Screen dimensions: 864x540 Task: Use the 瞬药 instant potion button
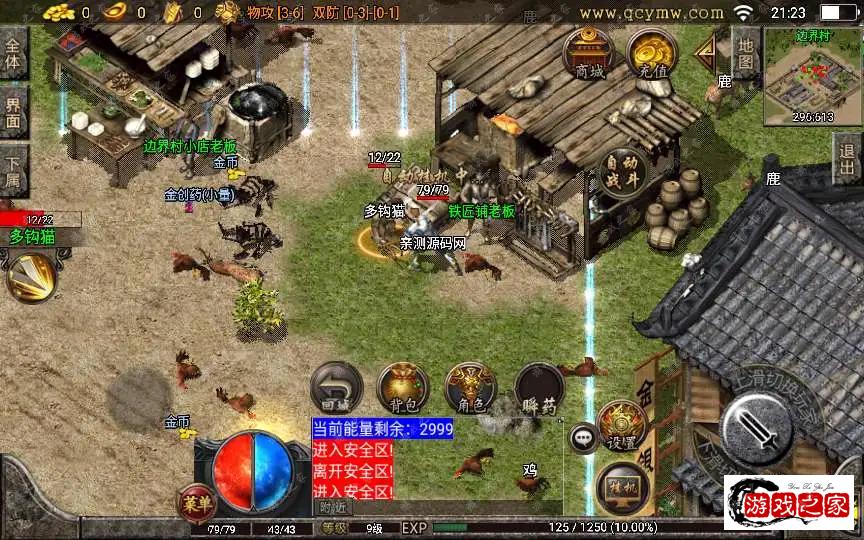click(538, 388)
